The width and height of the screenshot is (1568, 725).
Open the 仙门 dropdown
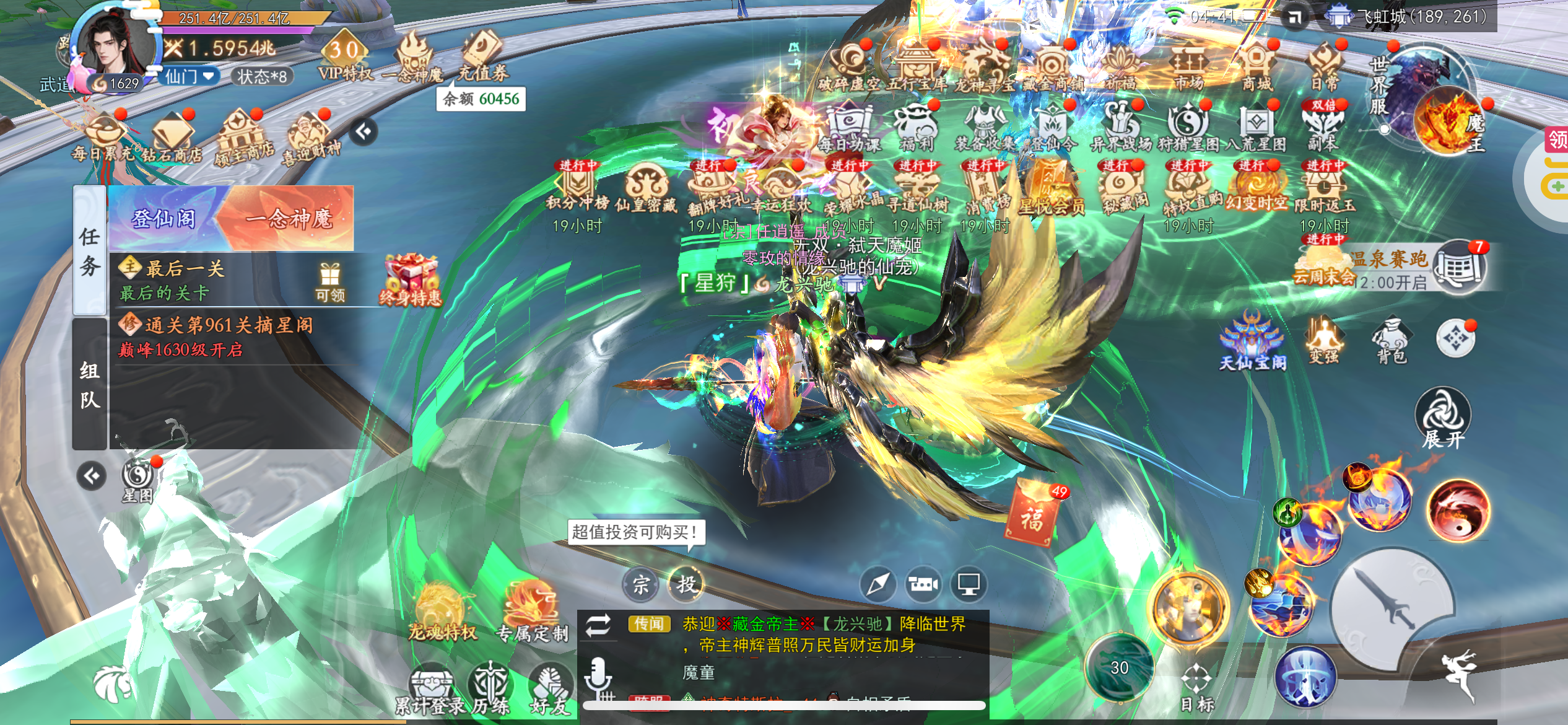[x=189, y=76]
